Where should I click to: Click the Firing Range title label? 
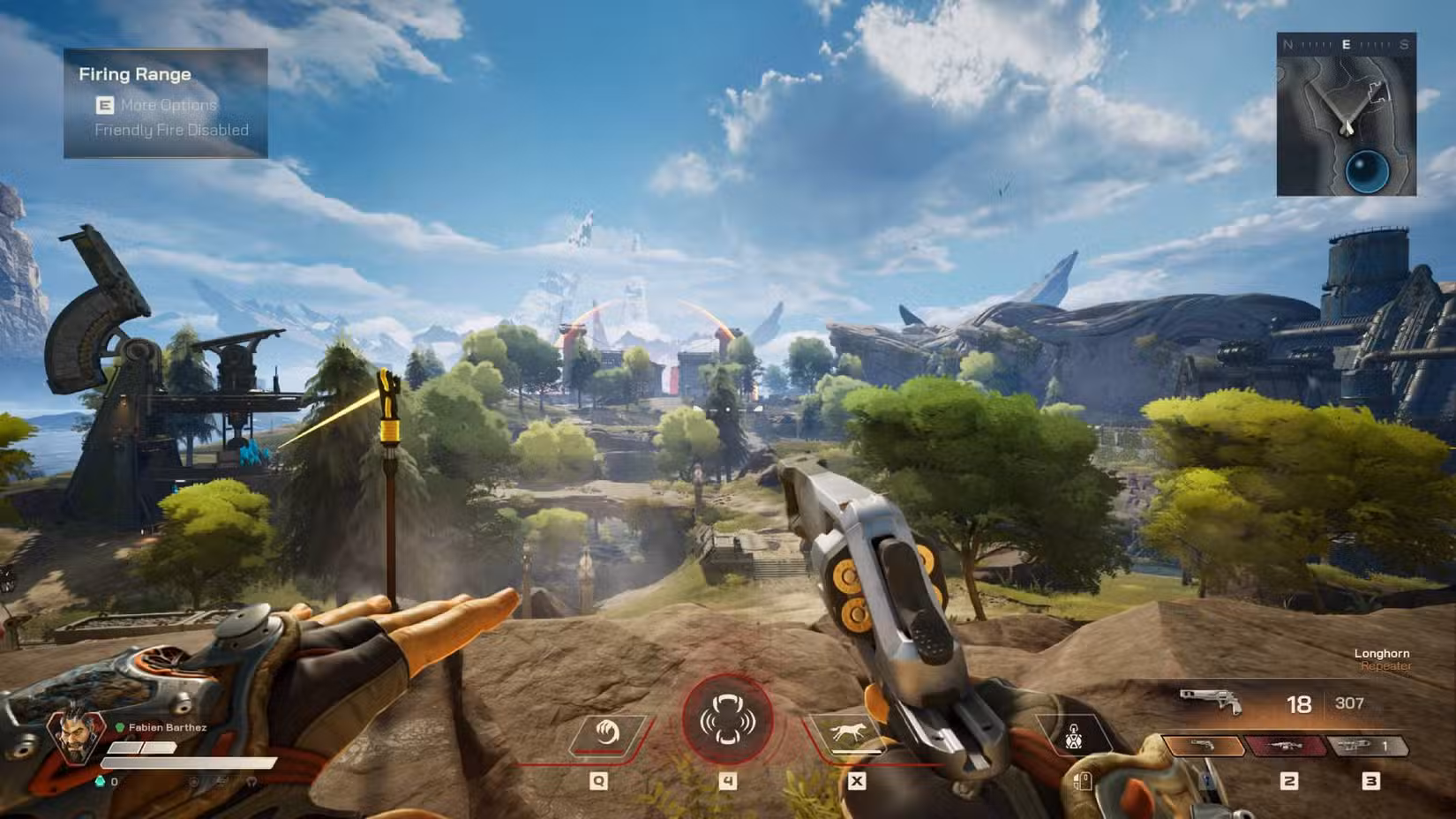(134, 74)
